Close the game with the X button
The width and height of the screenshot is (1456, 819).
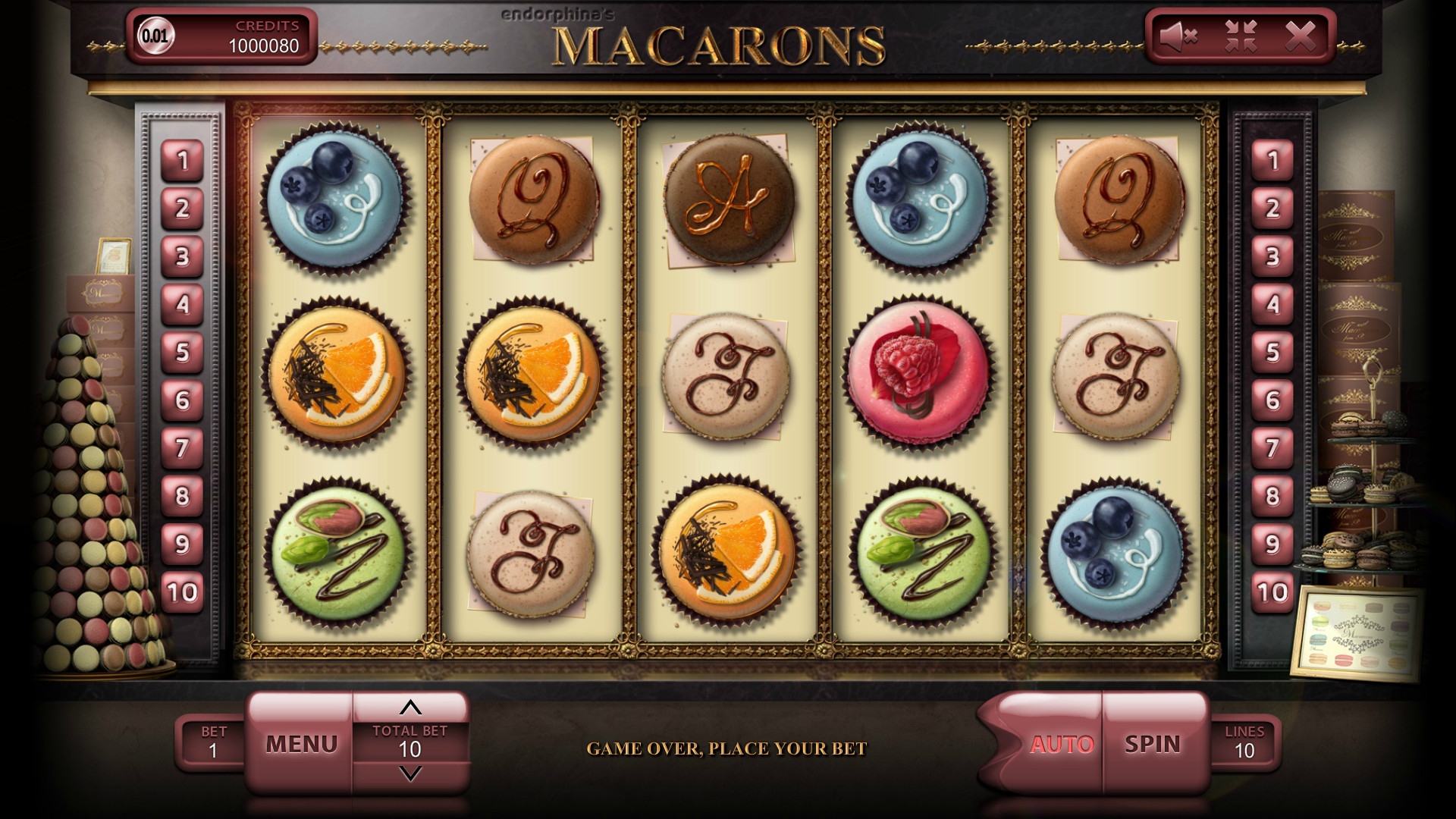point(1301,36)
